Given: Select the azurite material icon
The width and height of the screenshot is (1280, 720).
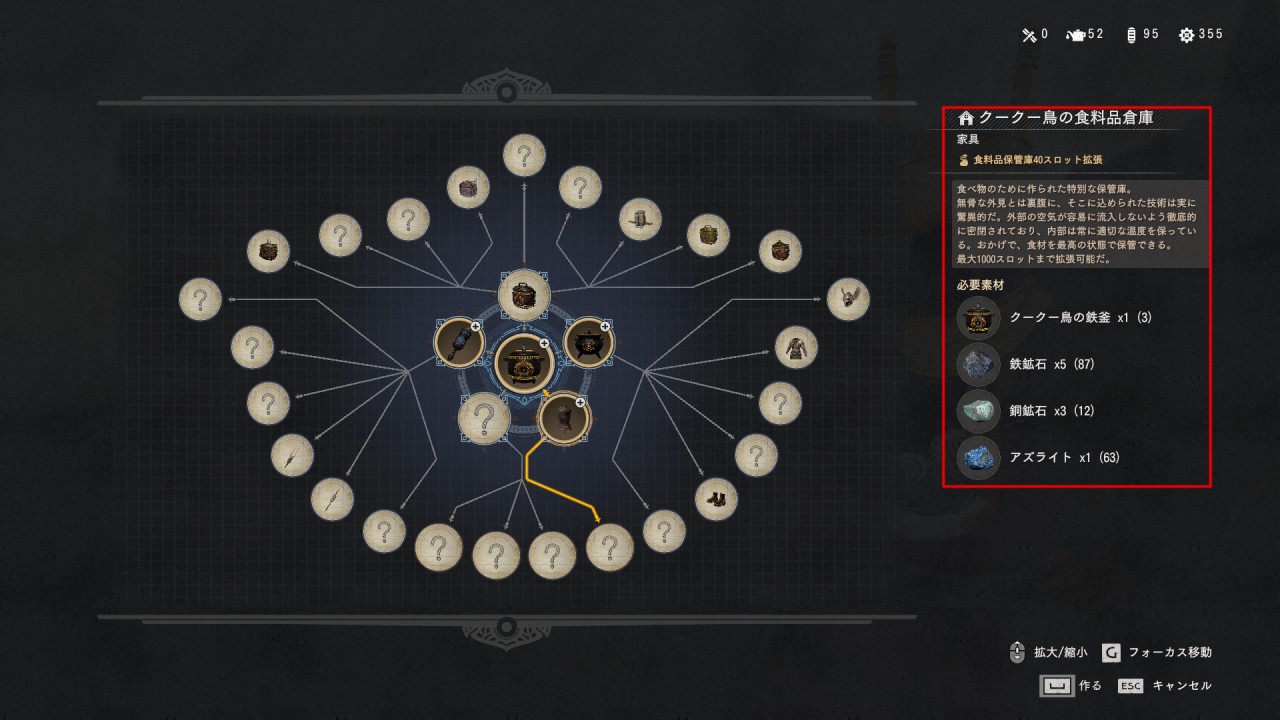Looking at the screenshot, I should tap(978, 458).
